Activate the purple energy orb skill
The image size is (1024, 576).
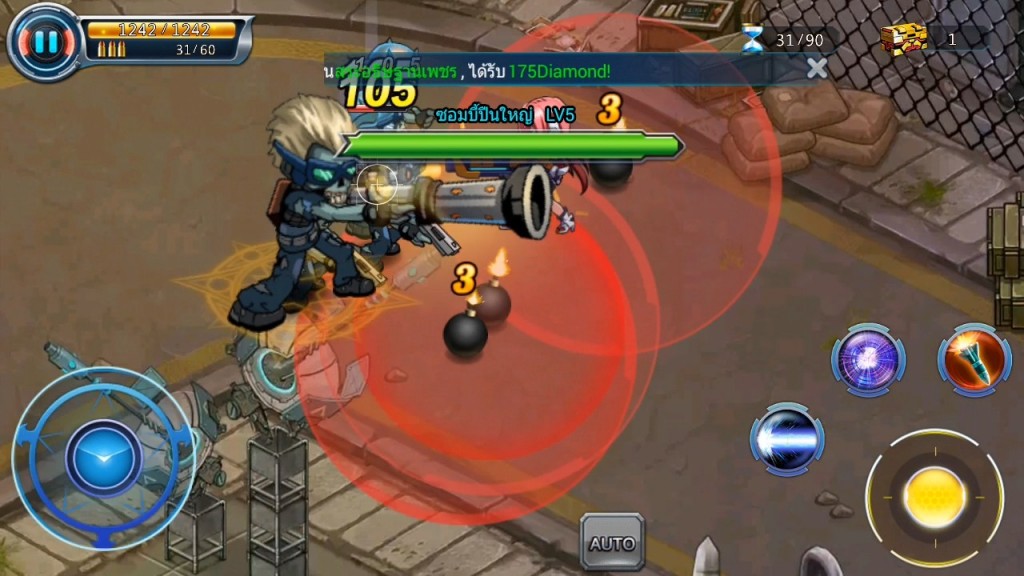click(x=868, y=360)
